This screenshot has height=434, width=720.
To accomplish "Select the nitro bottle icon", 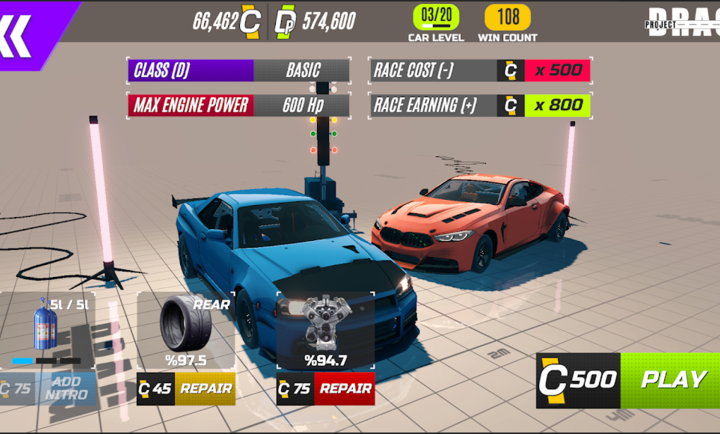I will click(x=46, y=325).
